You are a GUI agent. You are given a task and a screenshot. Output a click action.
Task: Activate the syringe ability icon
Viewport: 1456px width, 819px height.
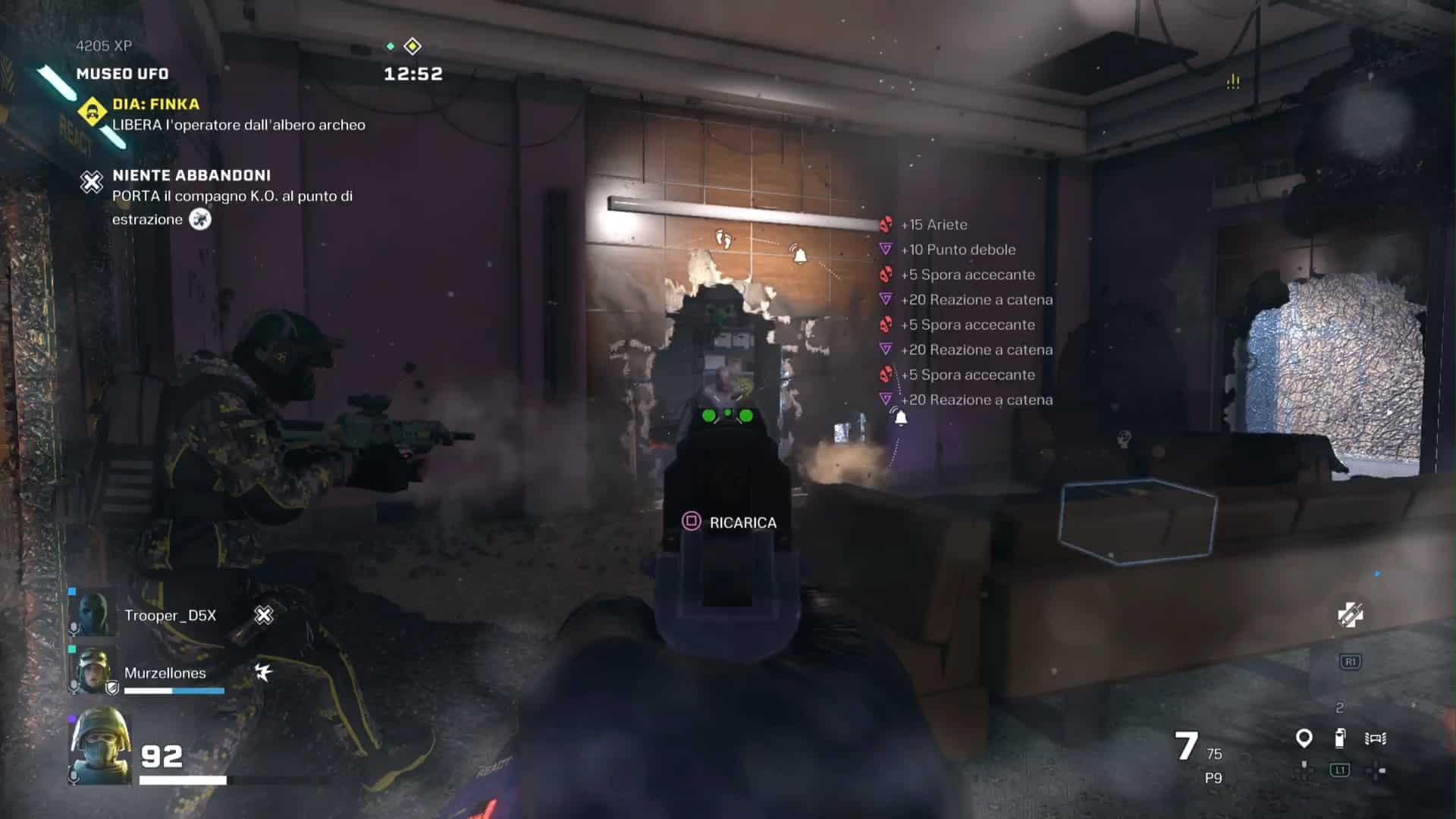(x=1350, y=615)
